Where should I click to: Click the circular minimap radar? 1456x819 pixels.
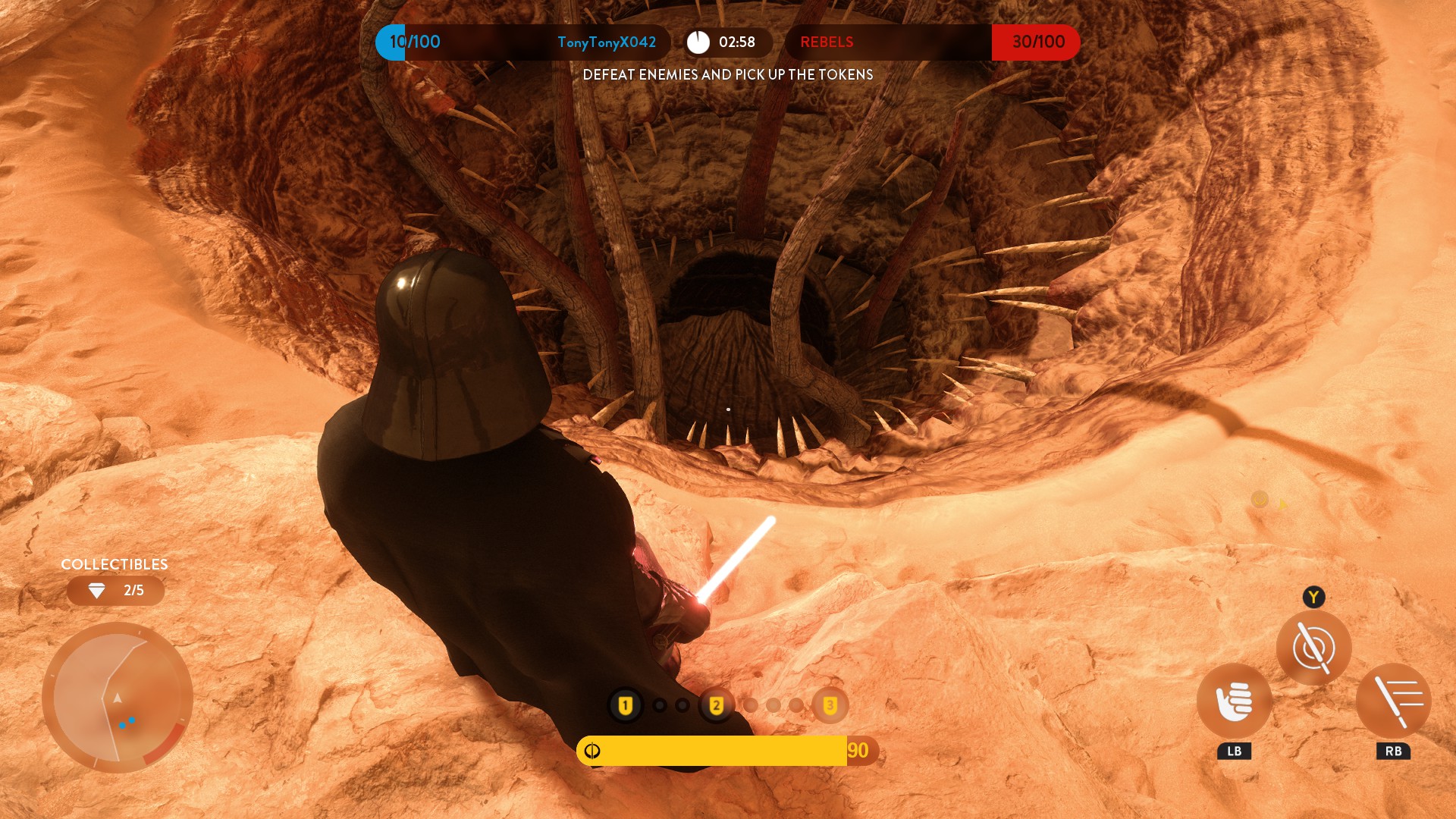coord(118,698)
